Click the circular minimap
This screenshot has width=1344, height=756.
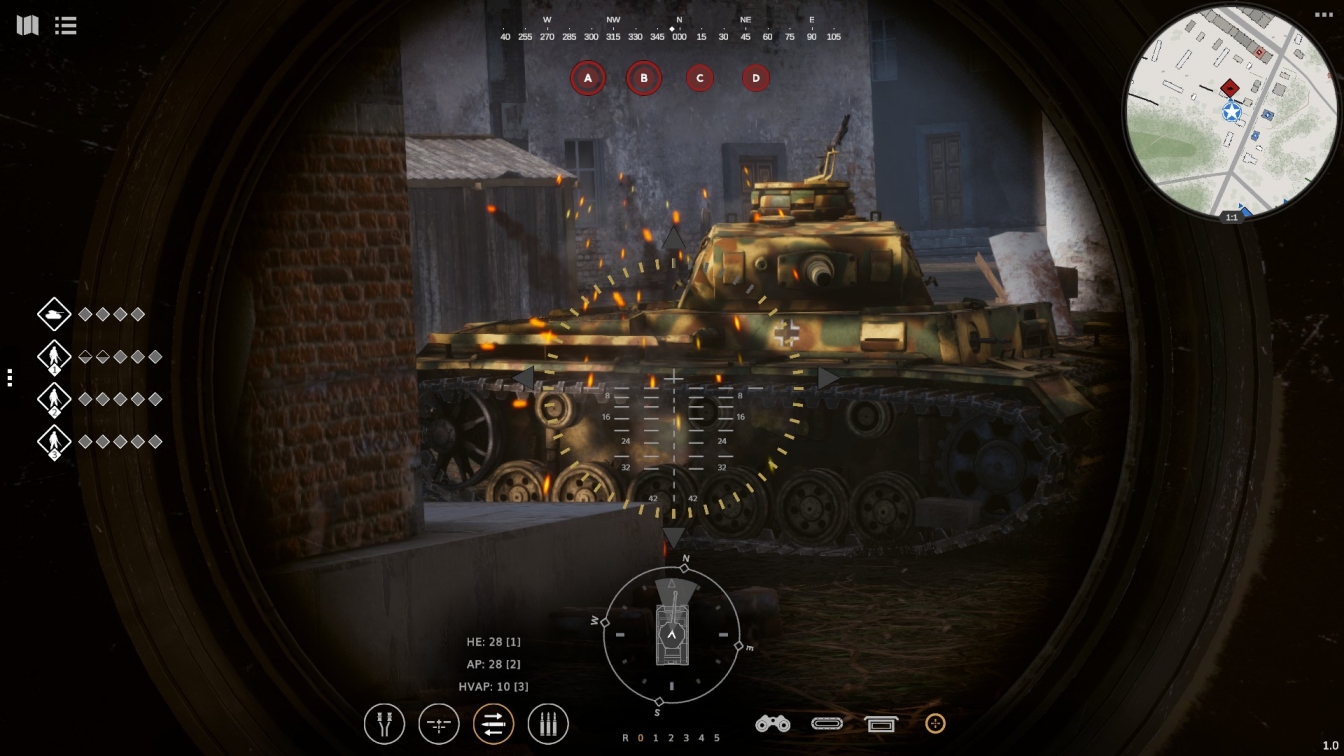coord(1230,112)
